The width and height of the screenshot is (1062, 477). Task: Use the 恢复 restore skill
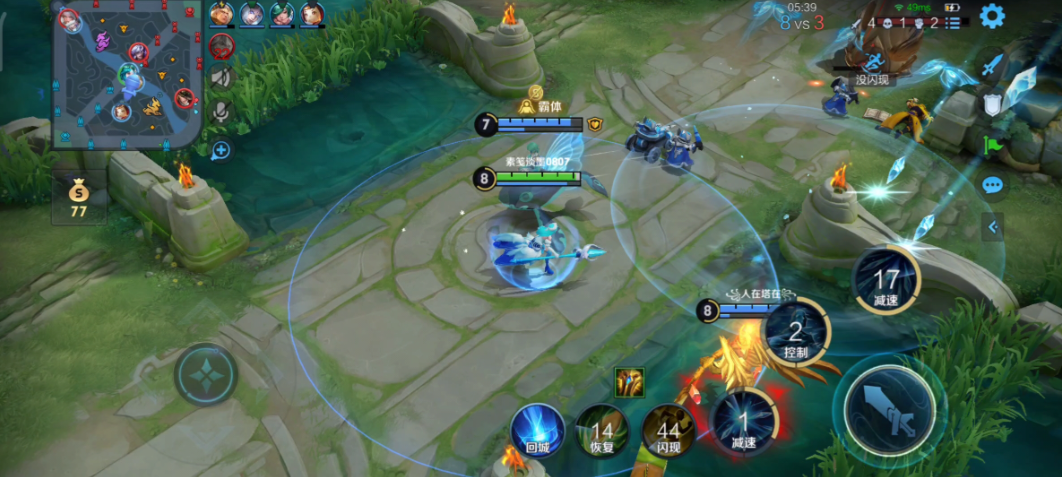602,432
